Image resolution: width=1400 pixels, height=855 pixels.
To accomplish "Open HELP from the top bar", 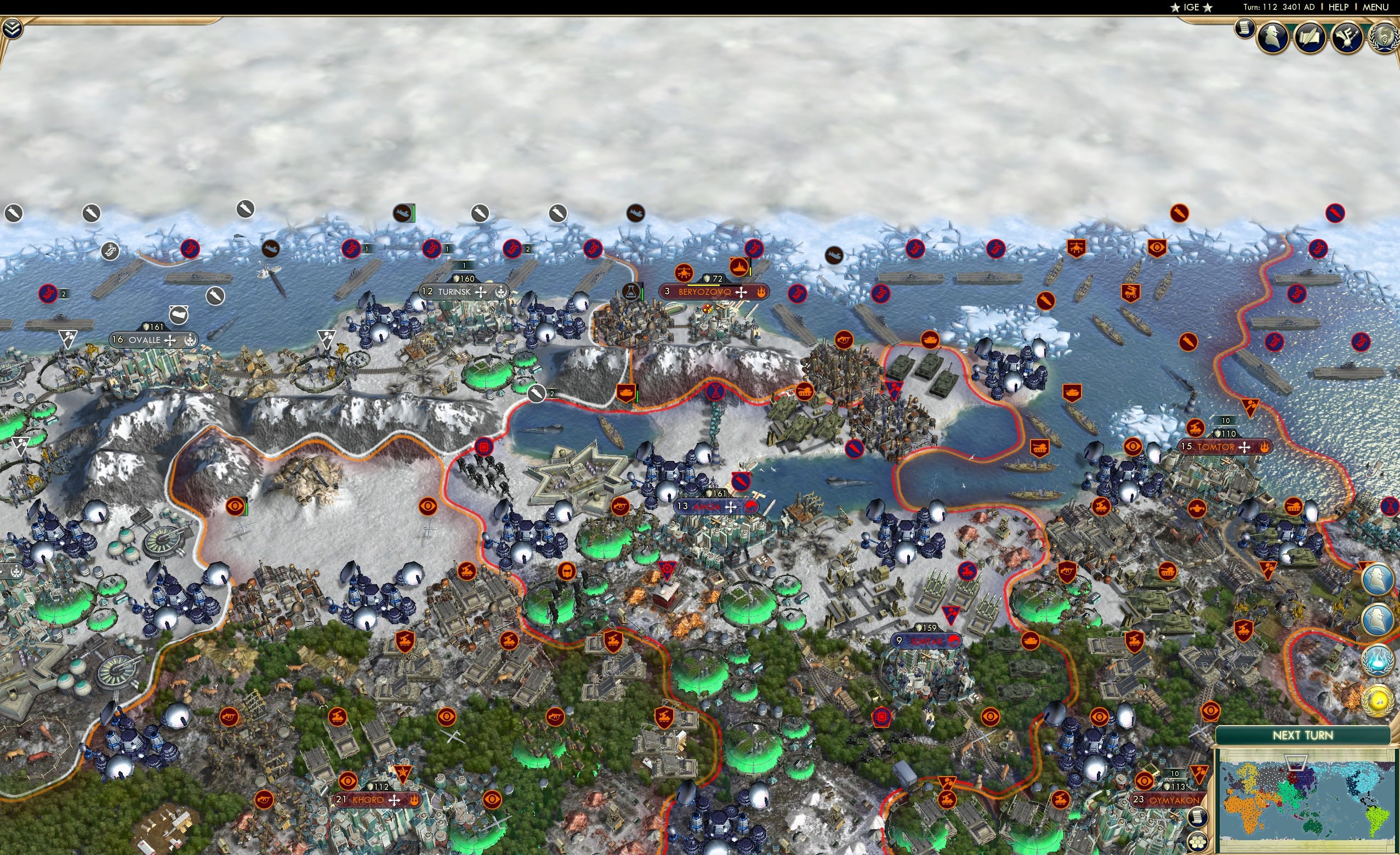I will point(1339,7).
